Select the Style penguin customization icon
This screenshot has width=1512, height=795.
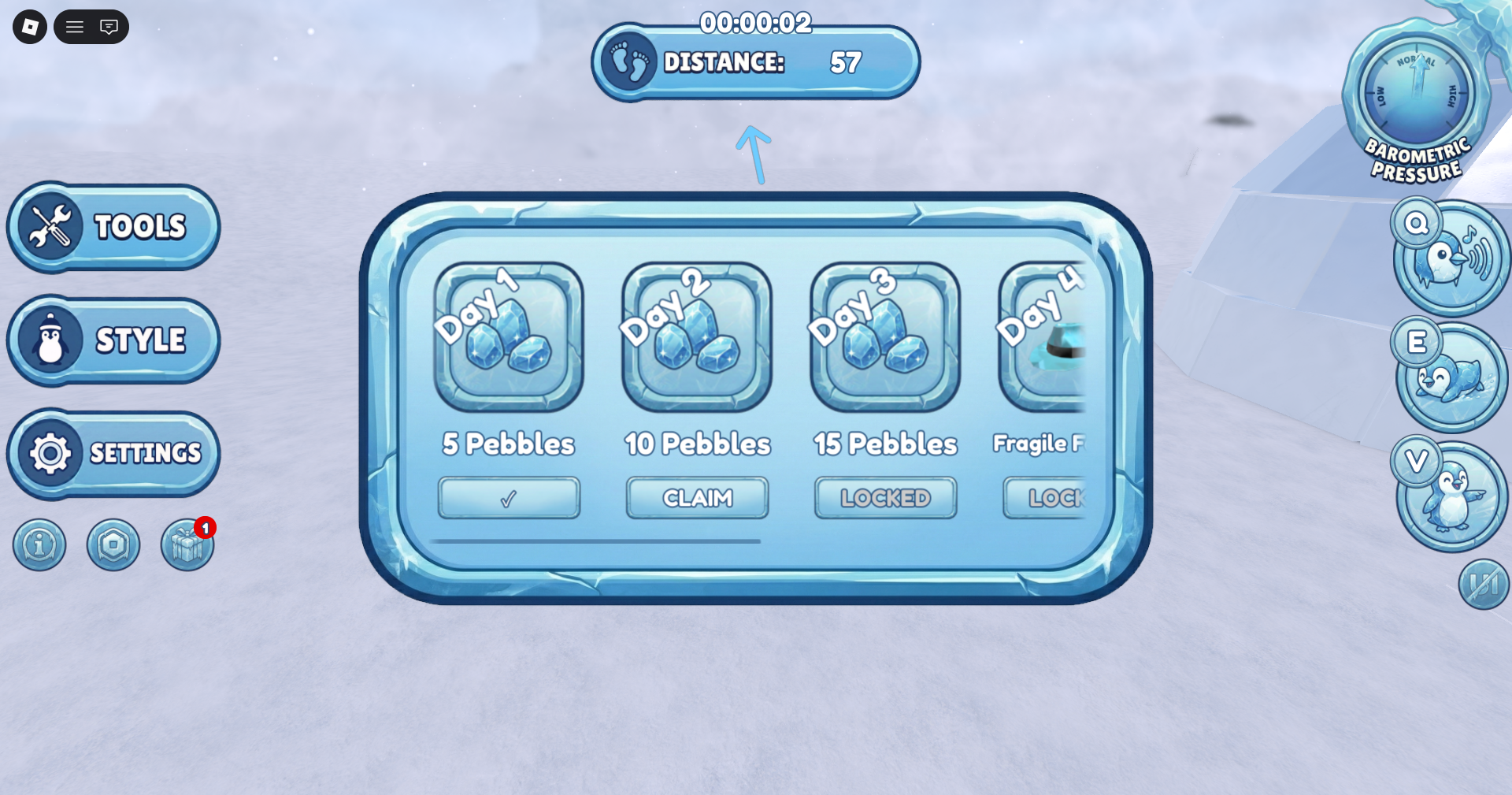(x=113, y=340)
